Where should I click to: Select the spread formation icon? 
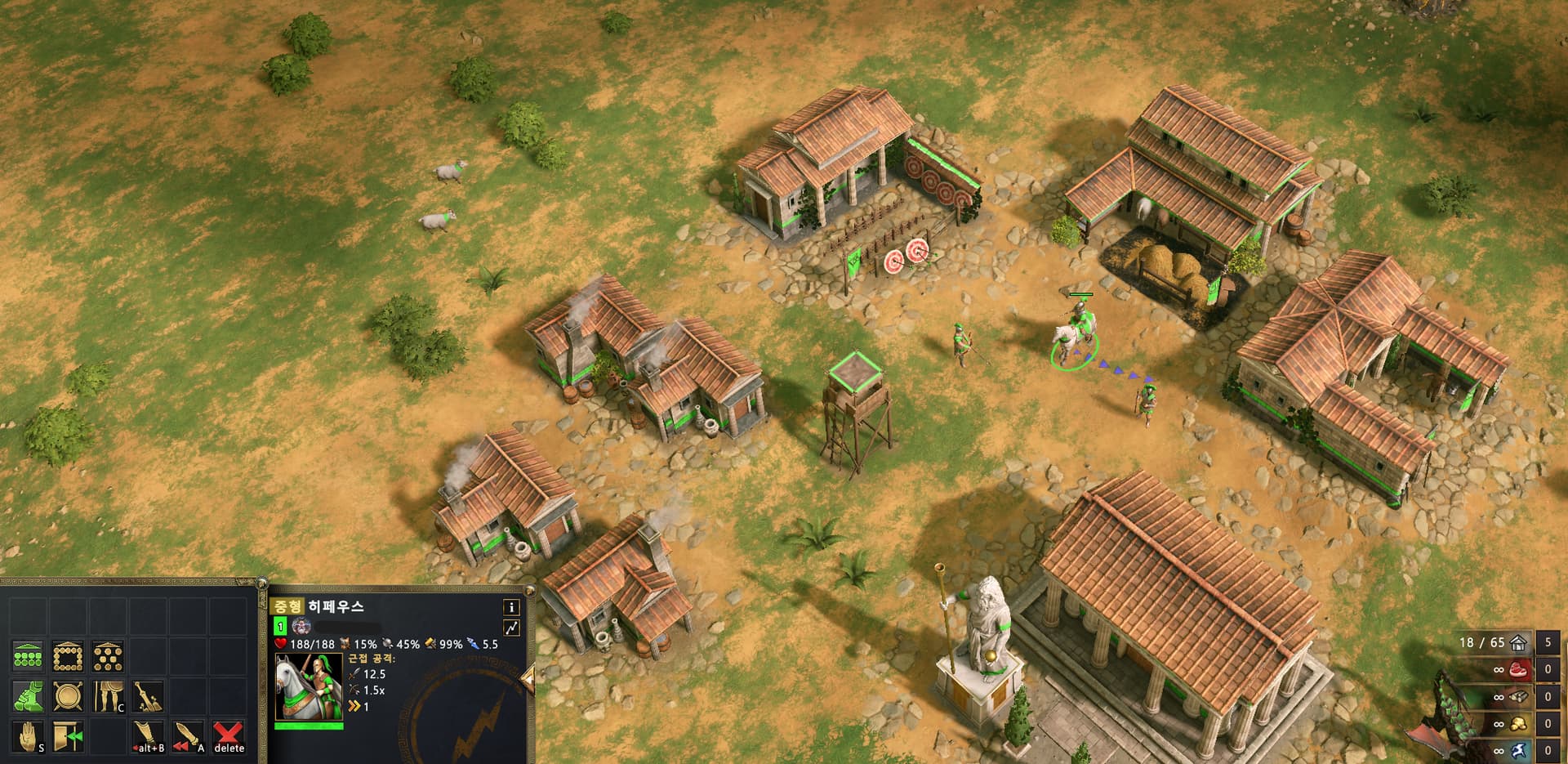coord(108,655)
